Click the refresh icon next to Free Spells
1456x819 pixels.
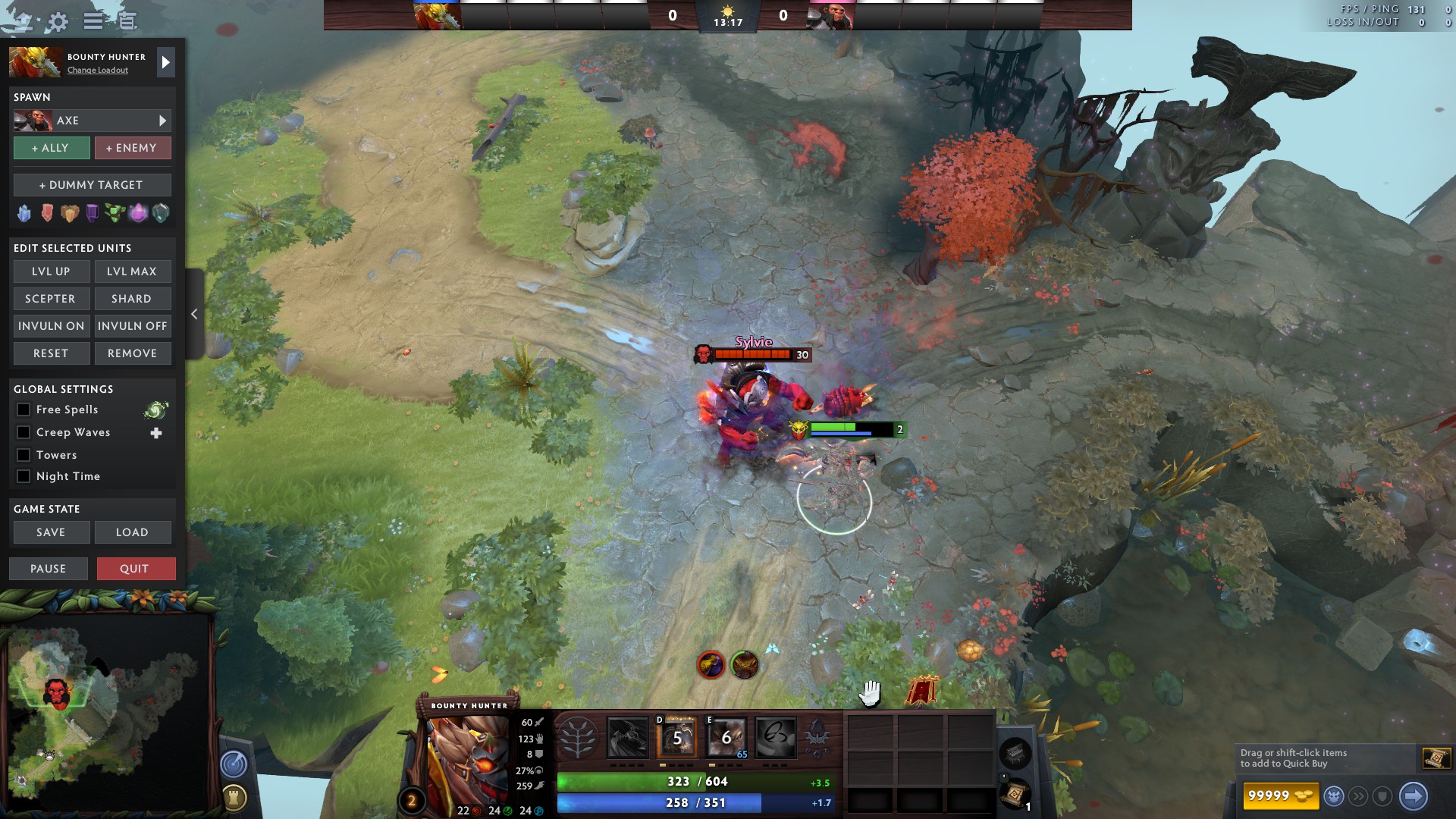coord(155,409)
